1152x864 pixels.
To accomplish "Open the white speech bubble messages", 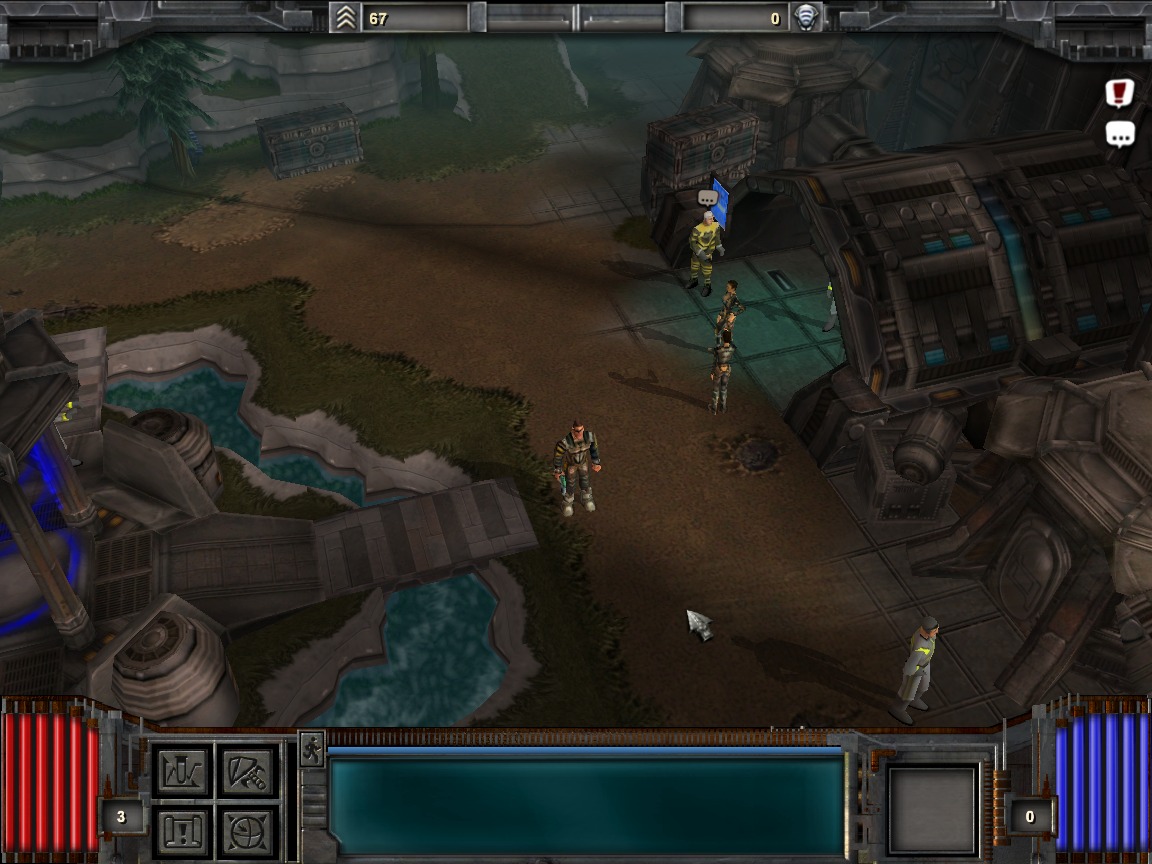I will pos(1119,134).
